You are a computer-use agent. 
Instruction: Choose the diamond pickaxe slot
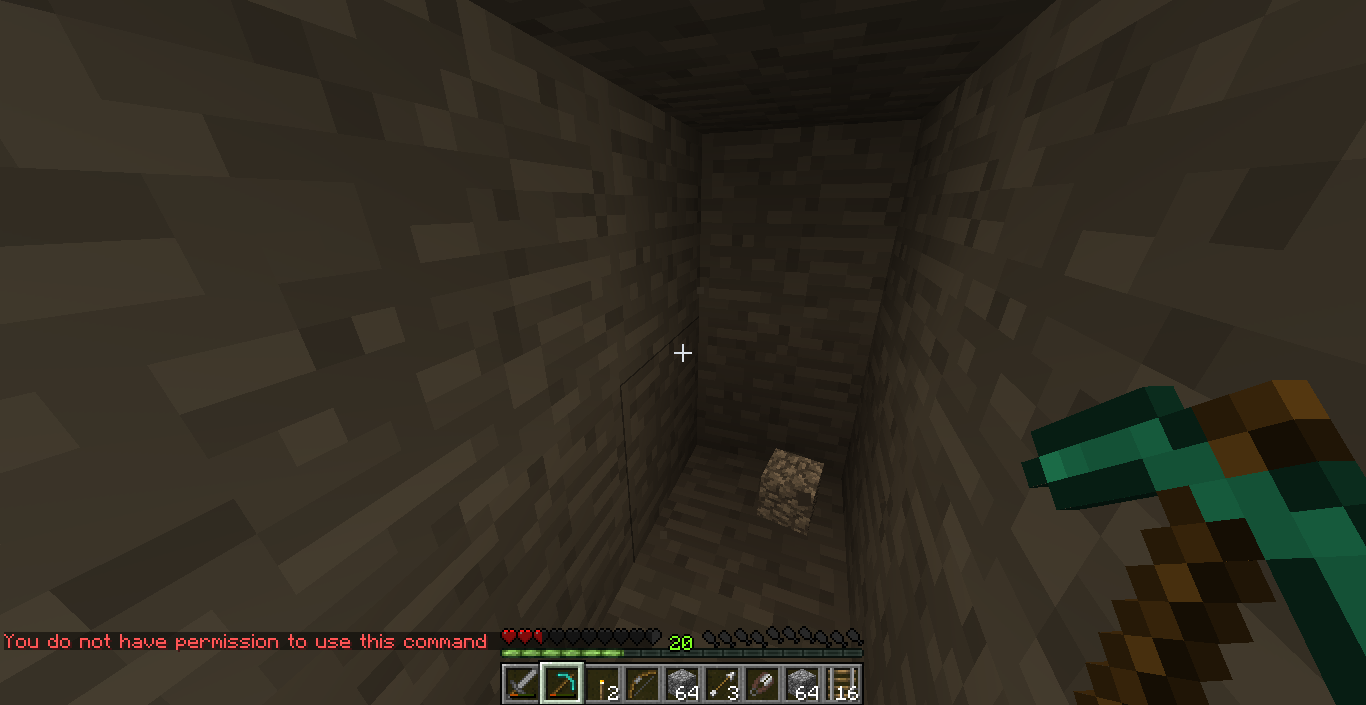point(561,684)
